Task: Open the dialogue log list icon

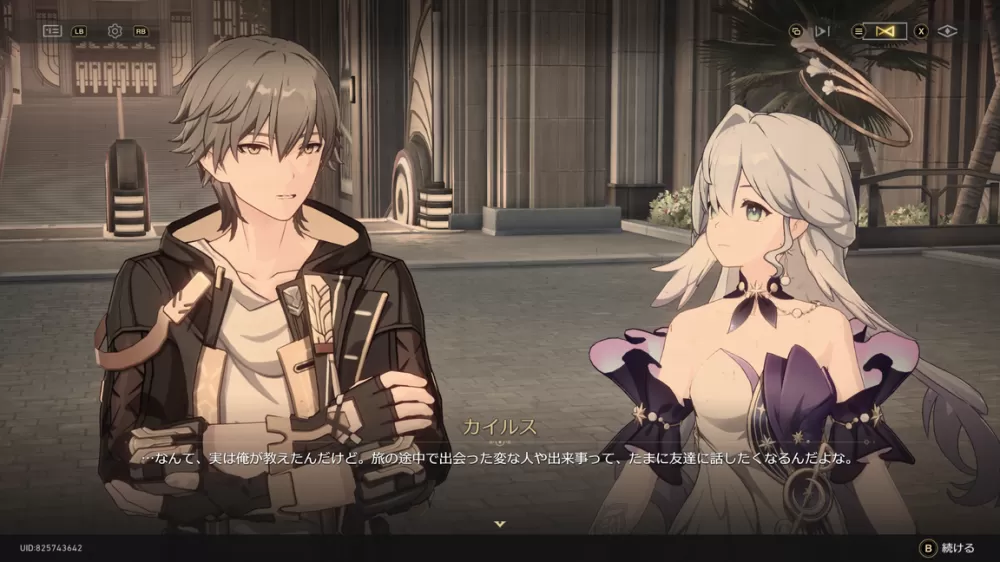Action: pyautogui.click(x=52, y=31)
